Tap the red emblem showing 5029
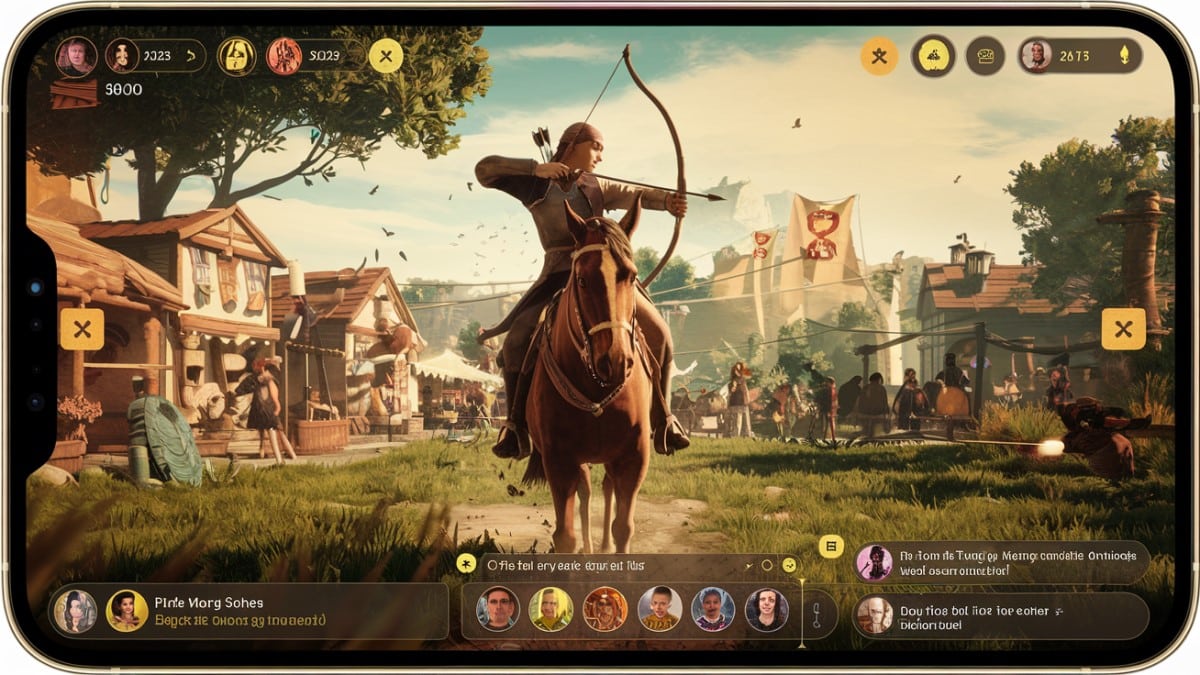This screenshot has width=1200, height=675. (284, 56)
